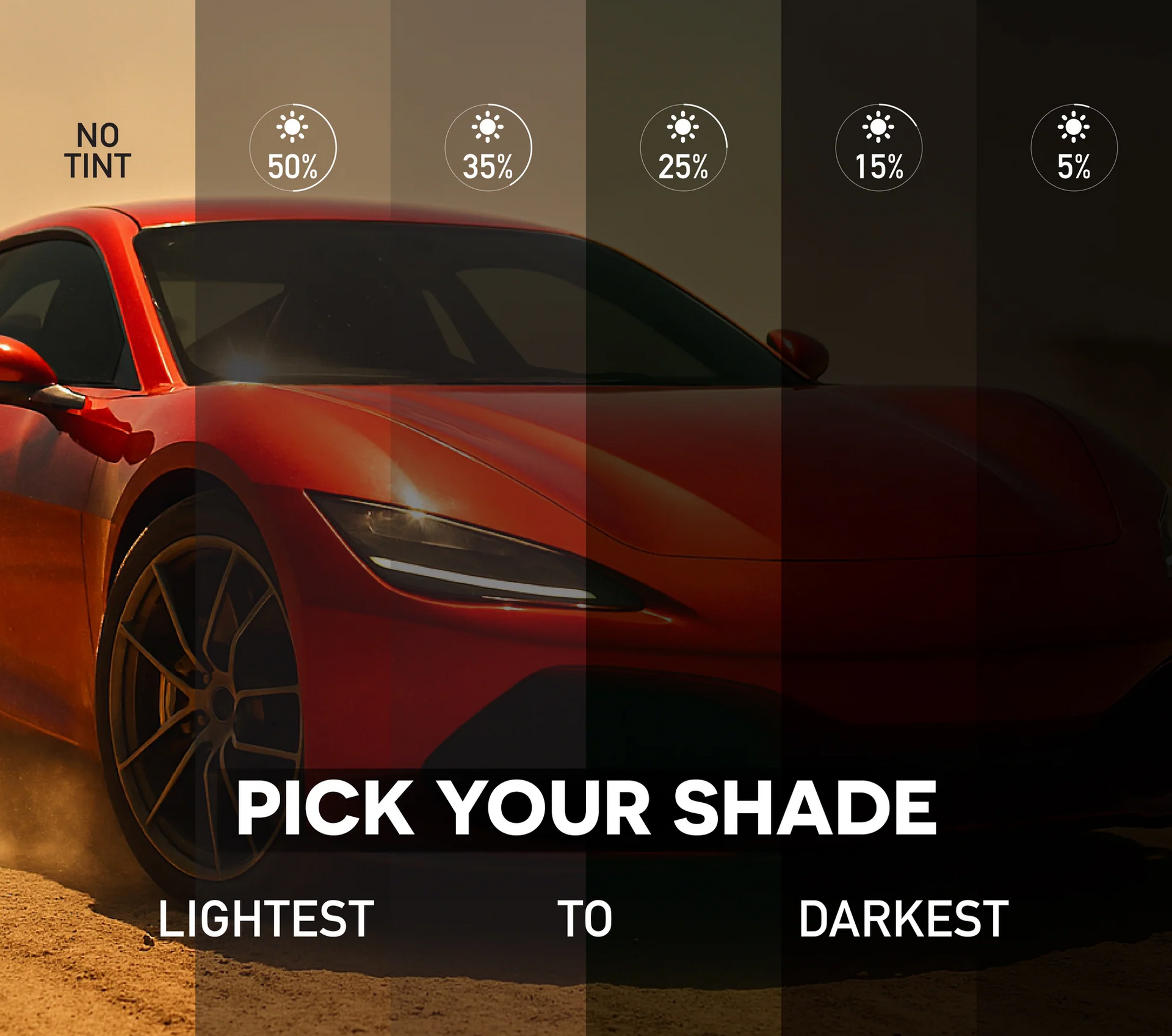1172x1036 pixels.
Task: Select the NO TINT option
Action: point(98,151)
